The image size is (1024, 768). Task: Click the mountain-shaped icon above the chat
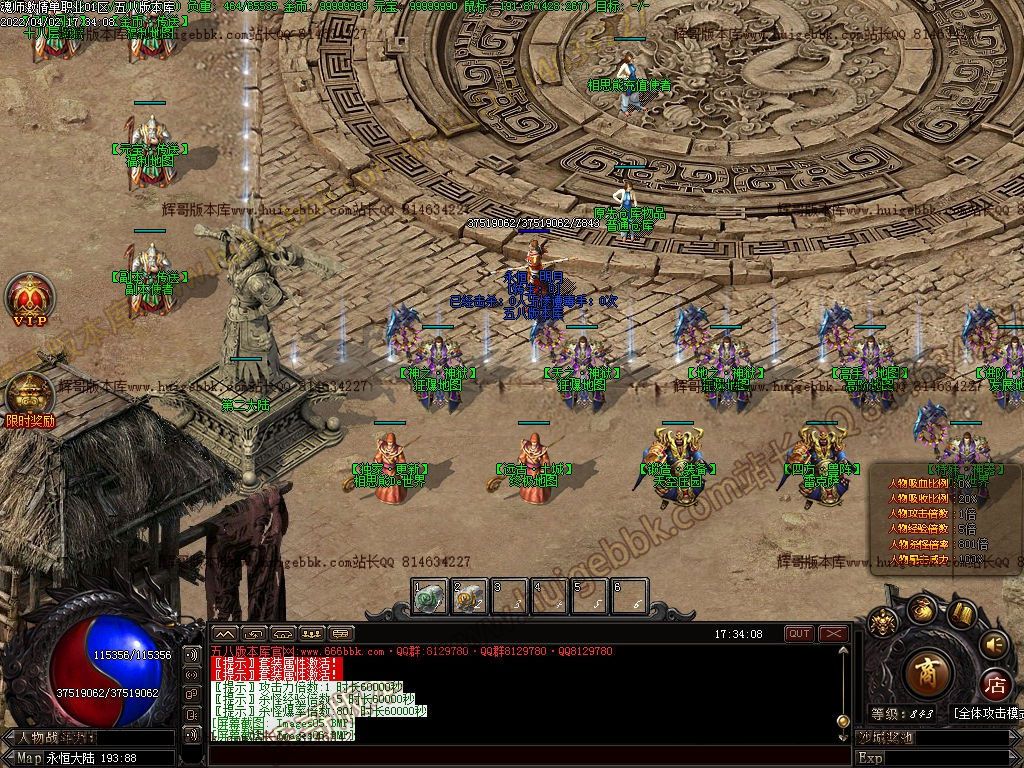224,634
